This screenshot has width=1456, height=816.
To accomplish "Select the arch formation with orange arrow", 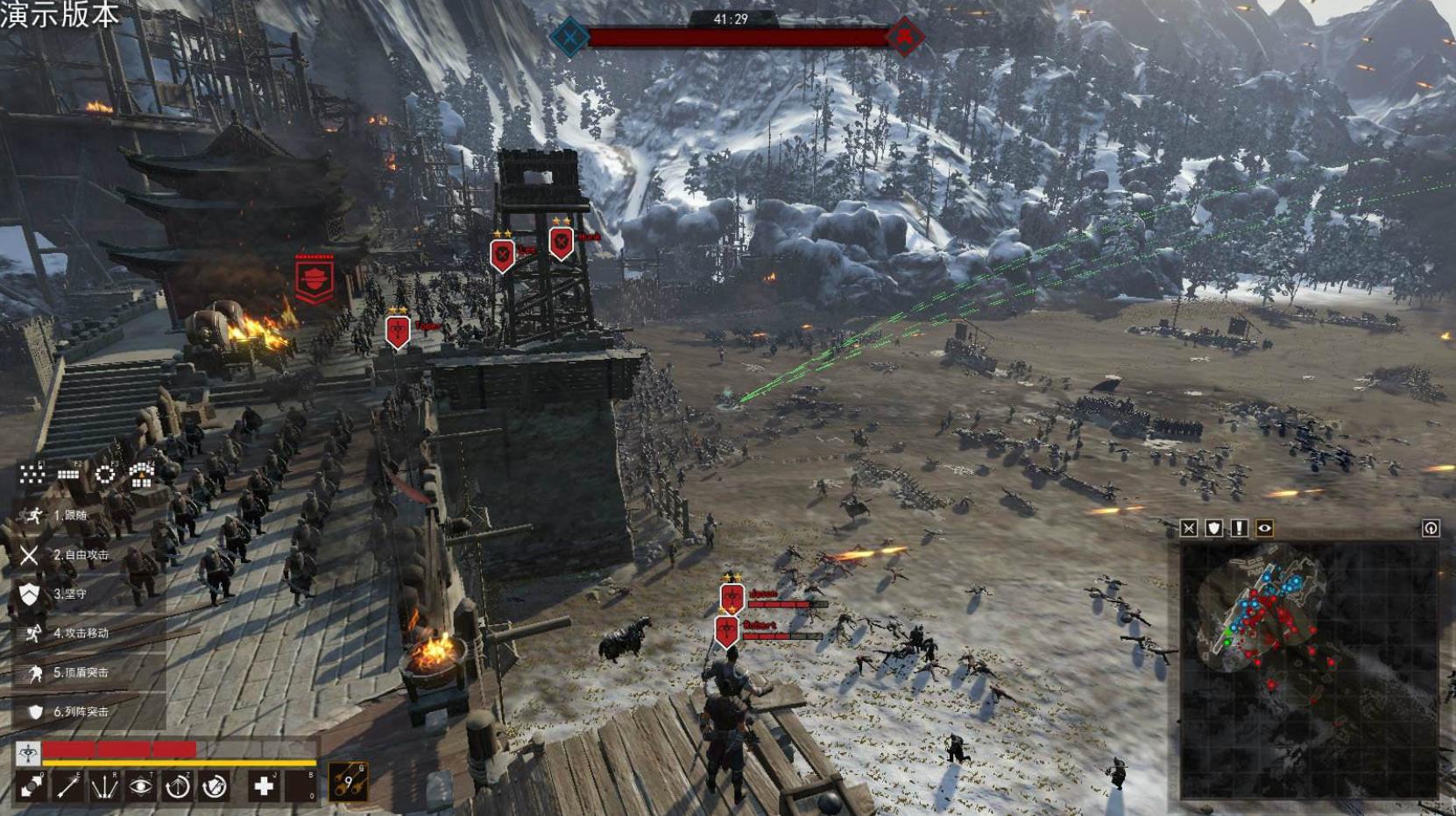I will pos(141,475).
